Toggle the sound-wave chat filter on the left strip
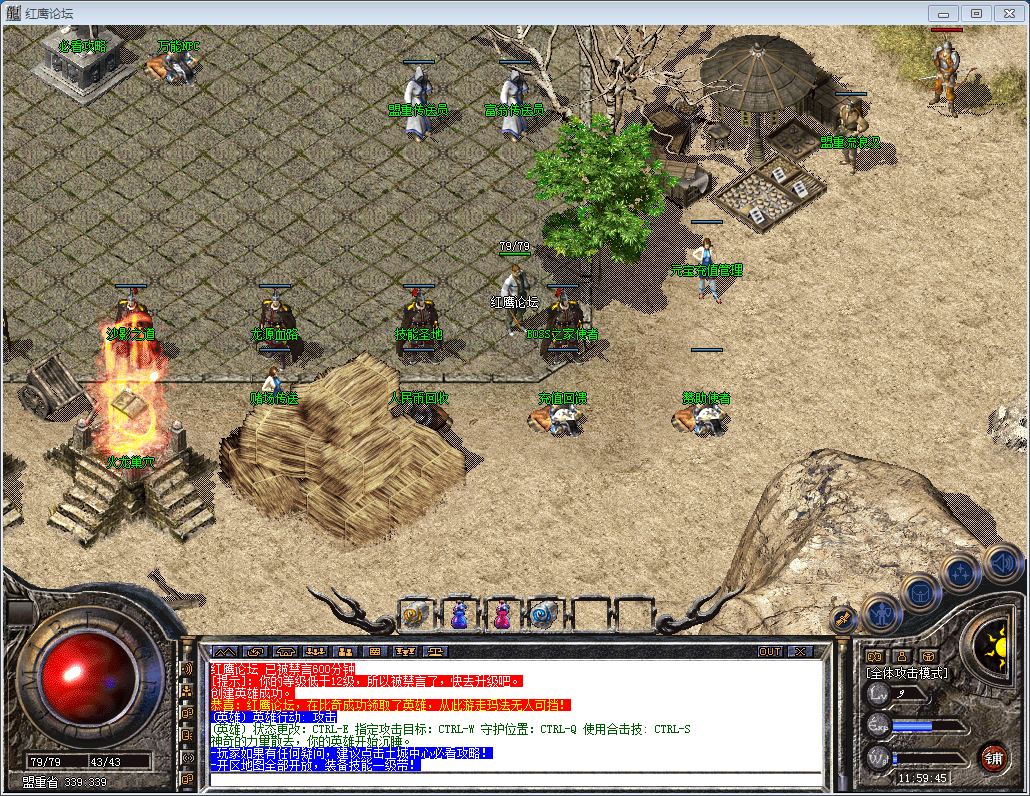The width and height of the screenshot is (1030, 796). pyautogui.click(x=187, y=669)
